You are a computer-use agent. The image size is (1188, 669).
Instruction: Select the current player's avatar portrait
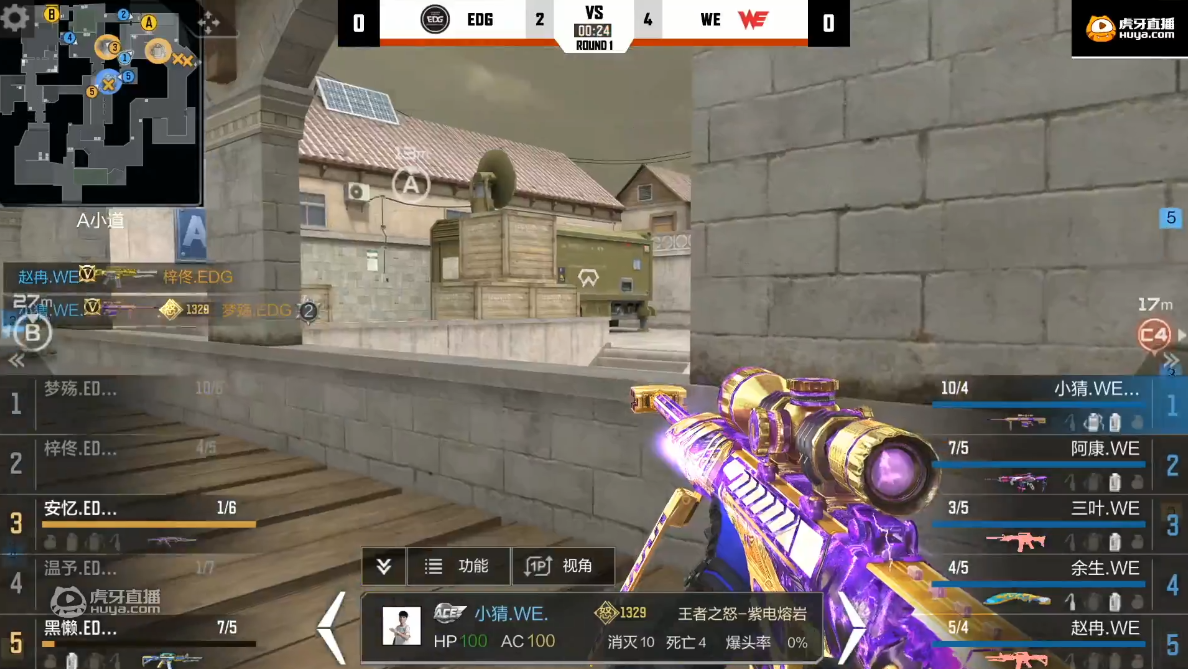(x=402, y=626)
